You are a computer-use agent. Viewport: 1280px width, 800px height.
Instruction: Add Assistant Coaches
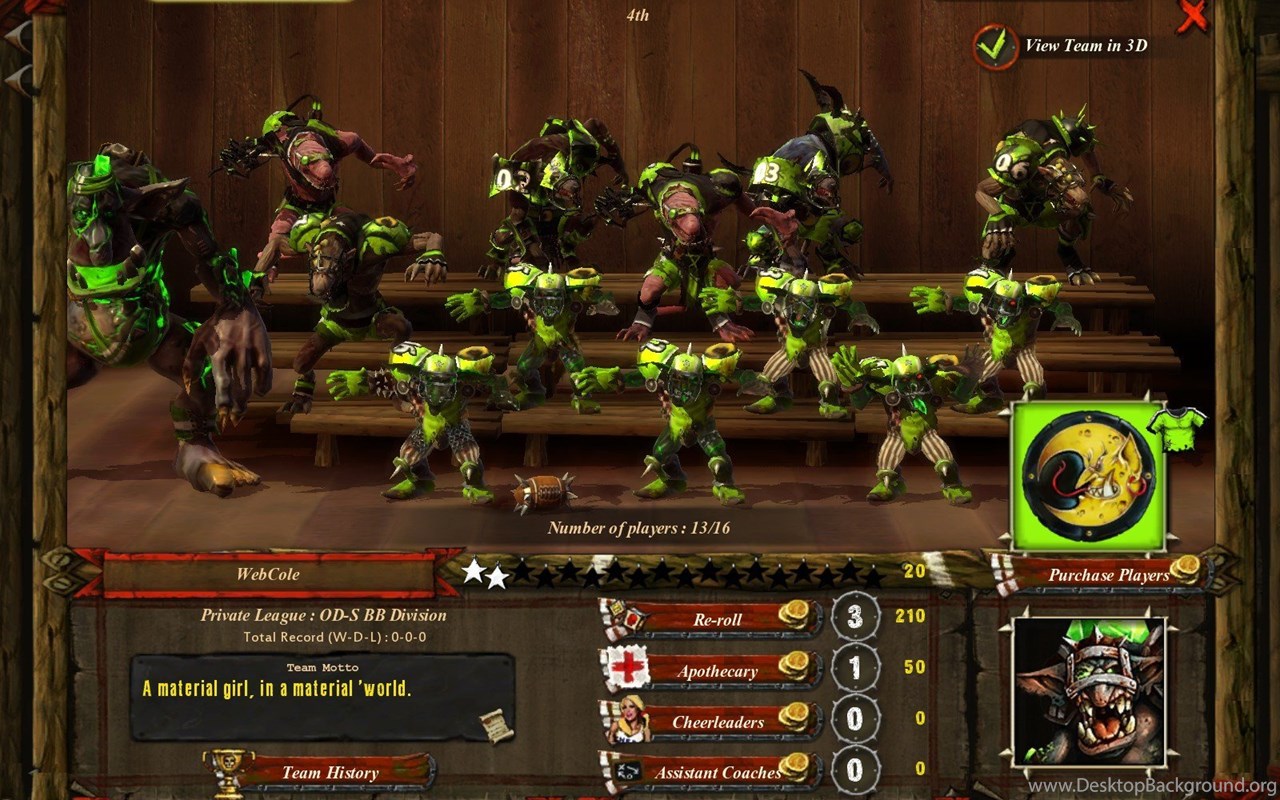[x=718, y=771]
